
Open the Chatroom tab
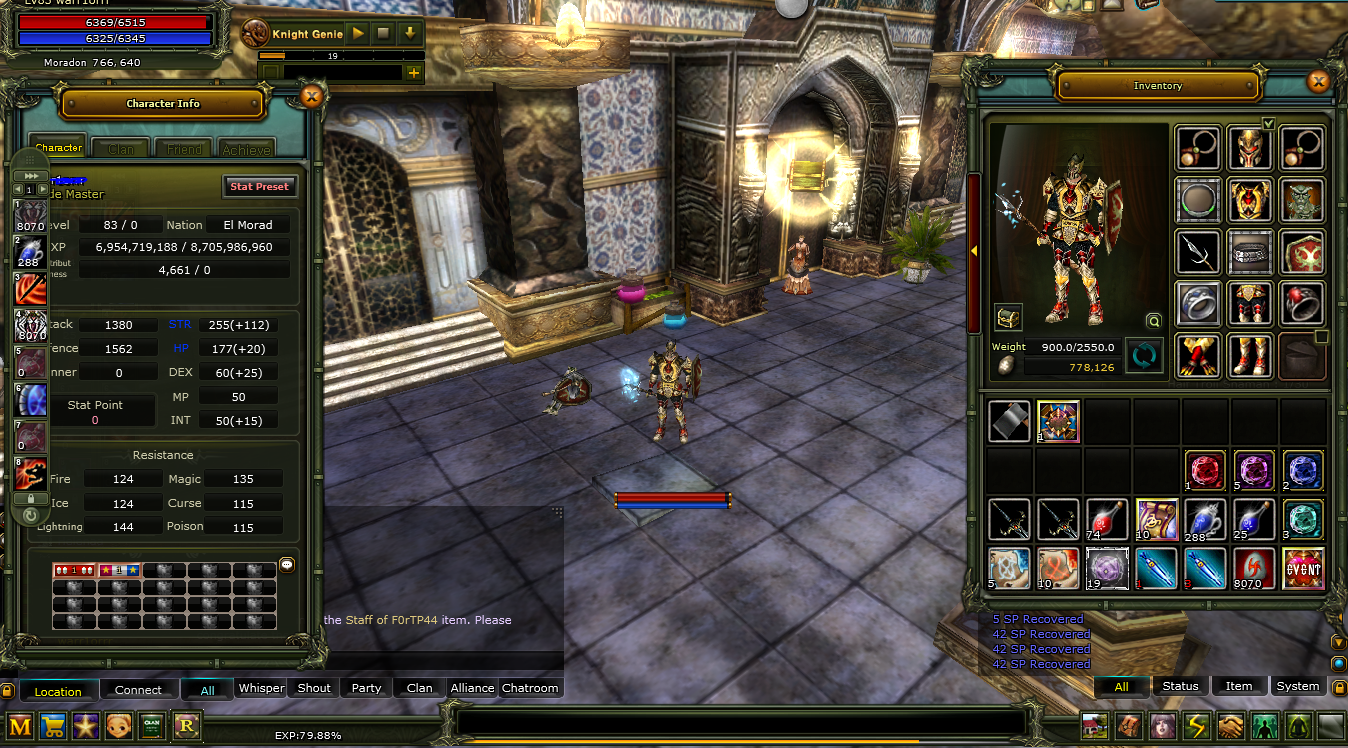click(530, 688)
